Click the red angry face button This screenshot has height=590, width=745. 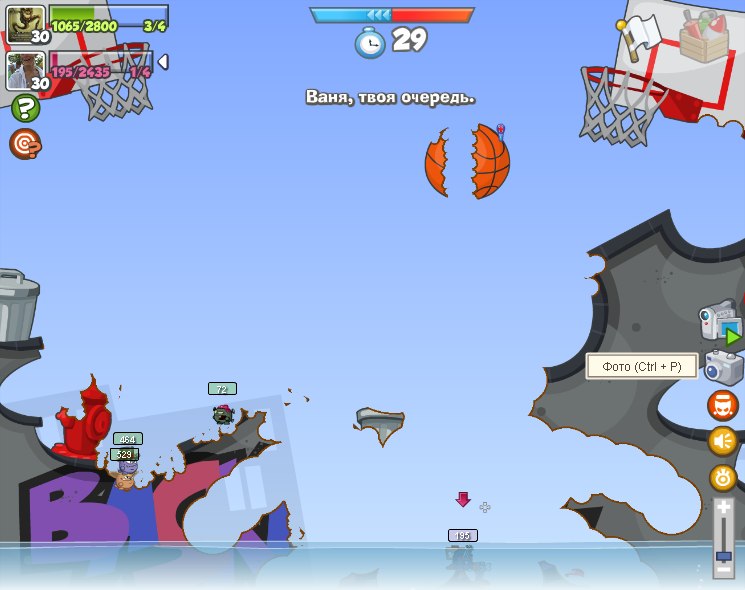722,405
